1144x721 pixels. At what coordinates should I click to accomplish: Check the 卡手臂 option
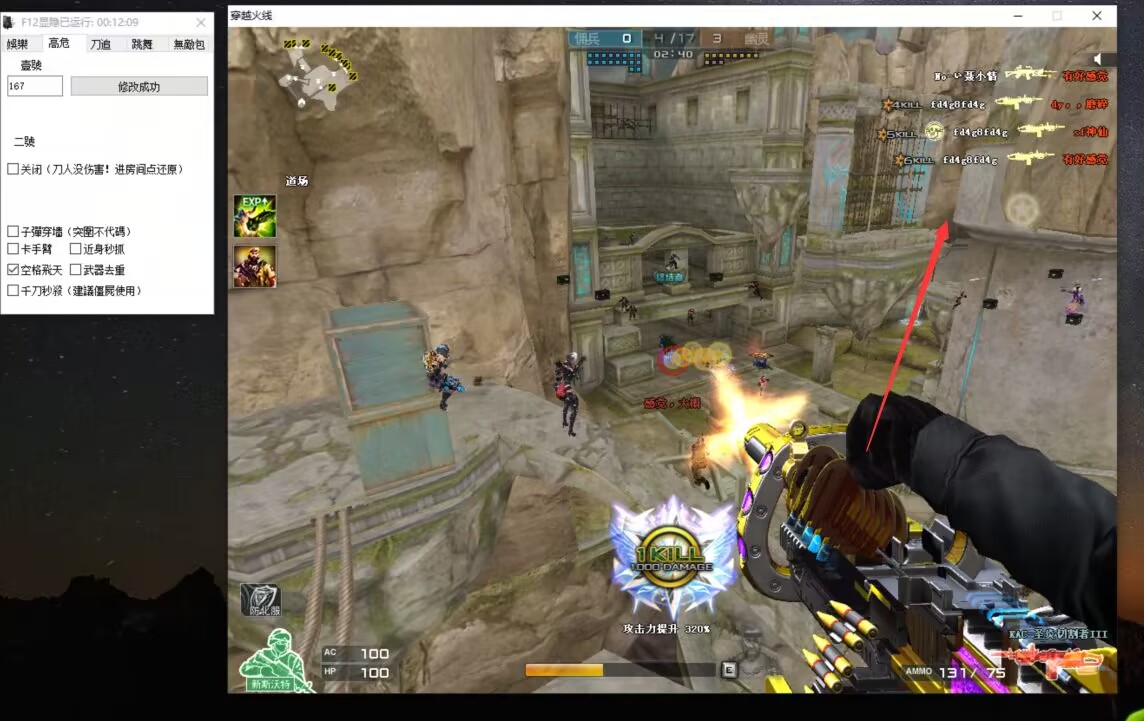tap(13, 249)
